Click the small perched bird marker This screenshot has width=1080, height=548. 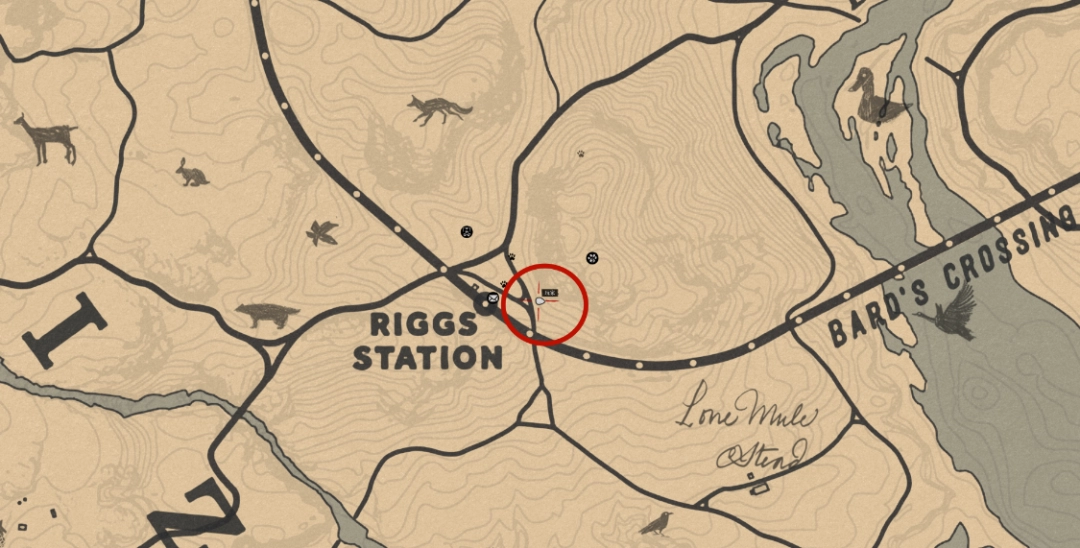655,521
